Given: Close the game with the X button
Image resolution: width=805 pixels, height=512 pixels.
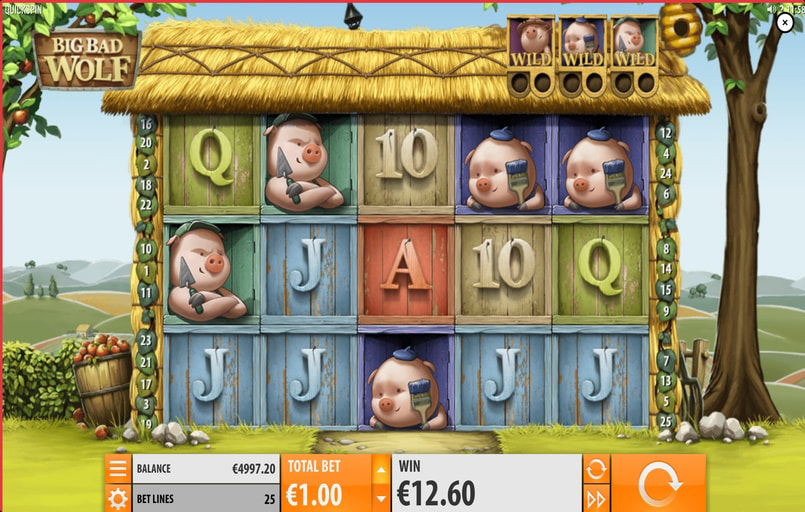Looking at the screenshot, I should tap(785, 23).
